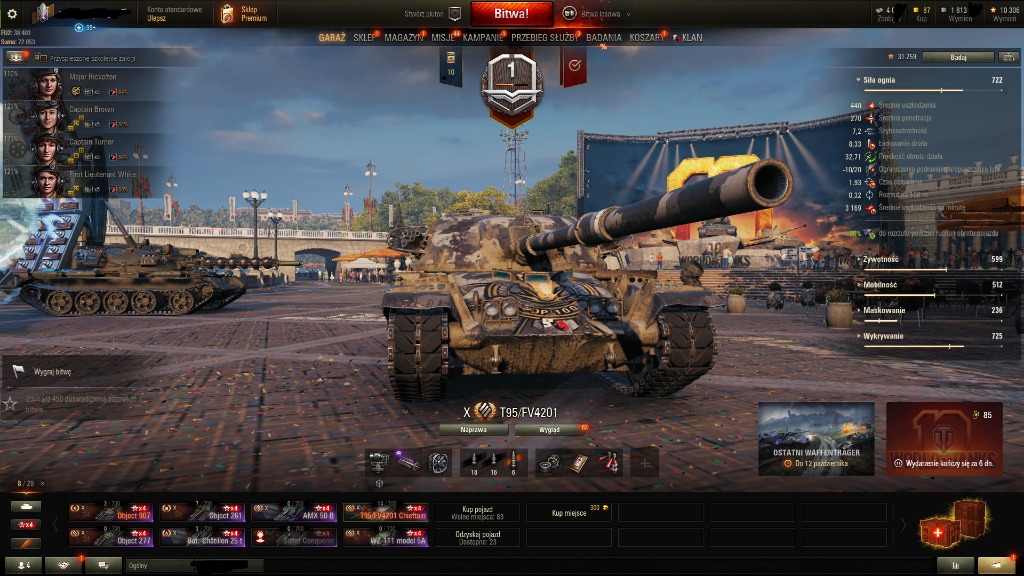Open the KAMPANIE tab
Image resolution: width=1024 pixels, height=576 pixels.
[483, 38]
